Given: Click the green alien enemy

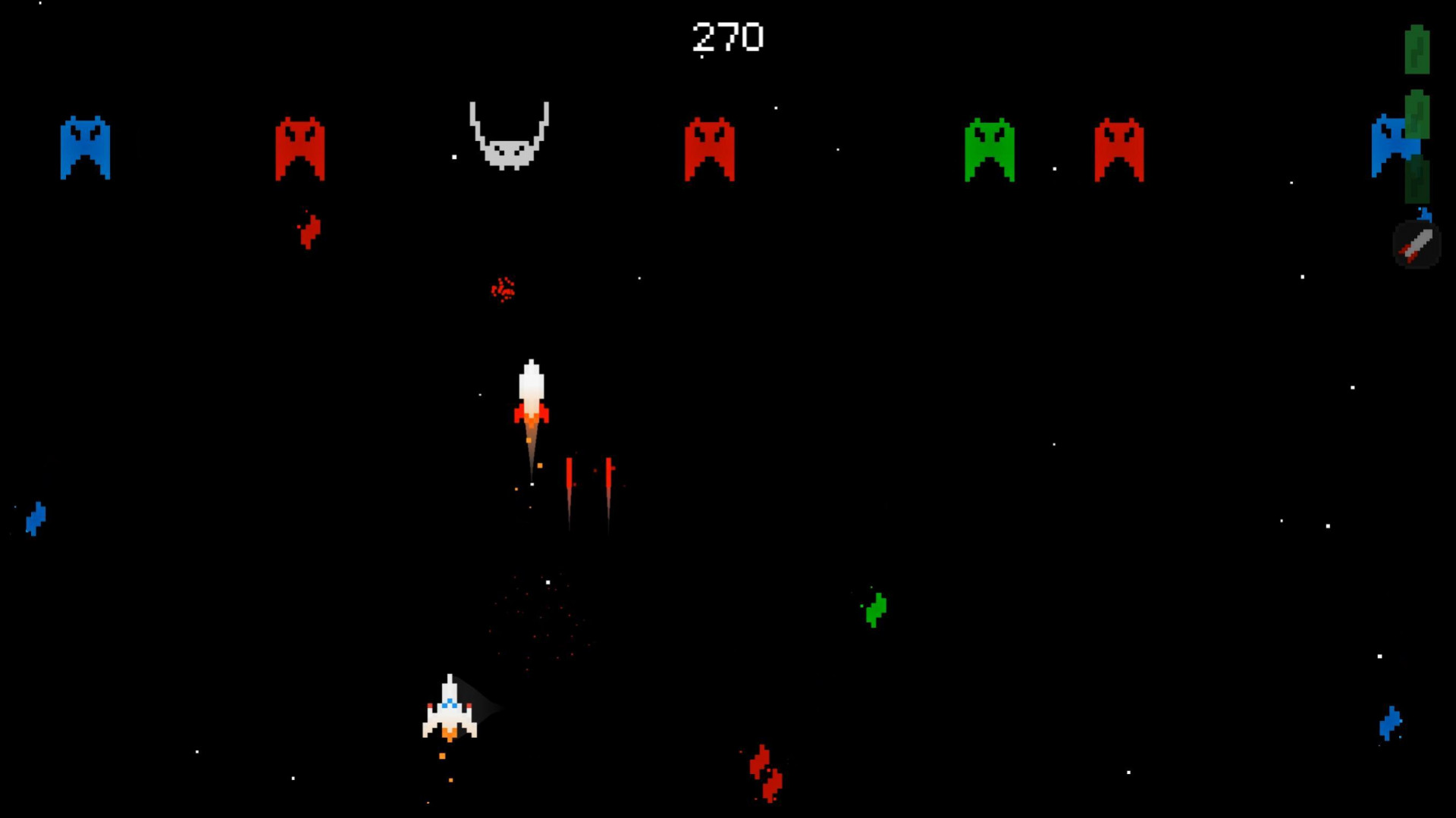Looking at the screenshot, I should click(x=990, y=149).
